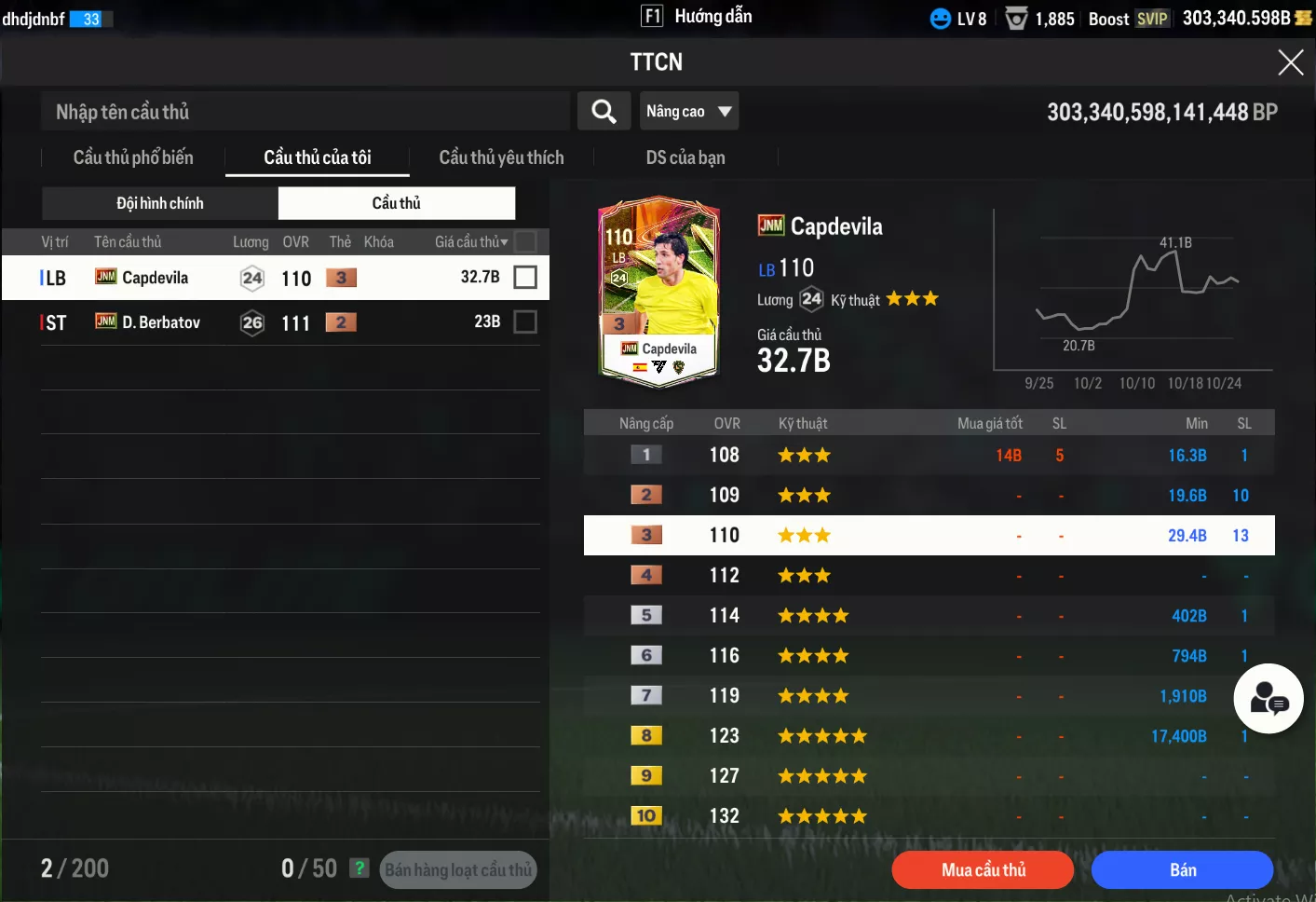
Task: Tick the checkbox for D. Berbatov
Action: [525, 321]
